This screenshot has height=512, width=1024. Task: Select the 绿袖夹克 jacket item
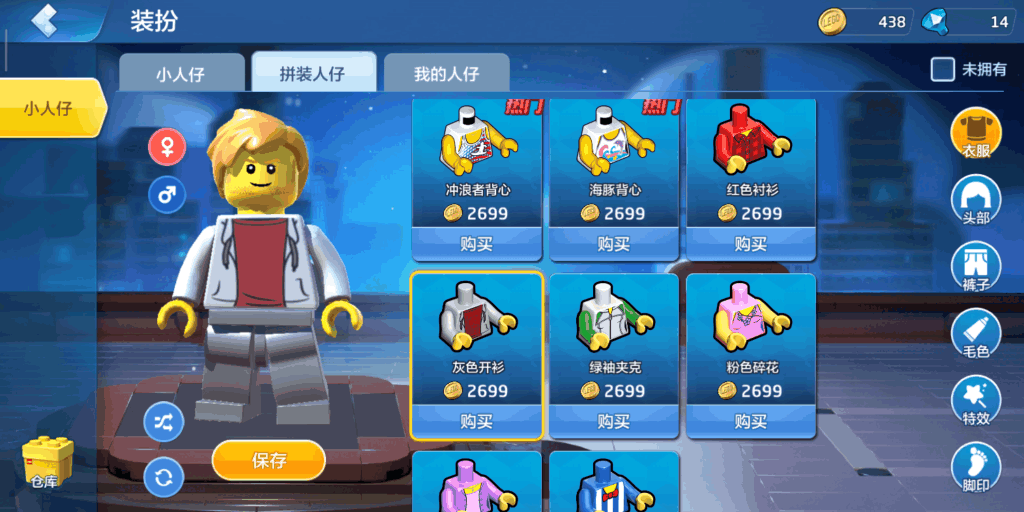point(614,330)
